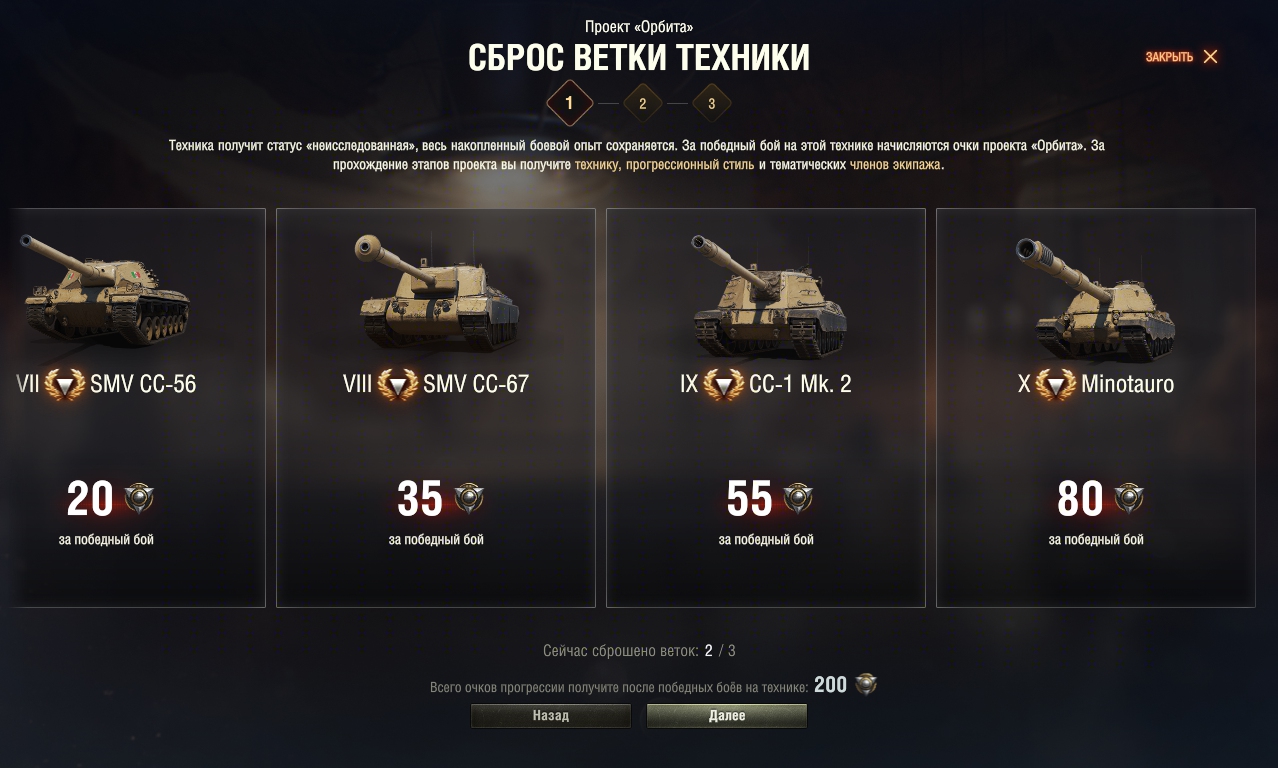The height and width of the screenshot is (768, 1278).
Task: Open the 'прогрессионный стиль' link
Action: (689, 165)
